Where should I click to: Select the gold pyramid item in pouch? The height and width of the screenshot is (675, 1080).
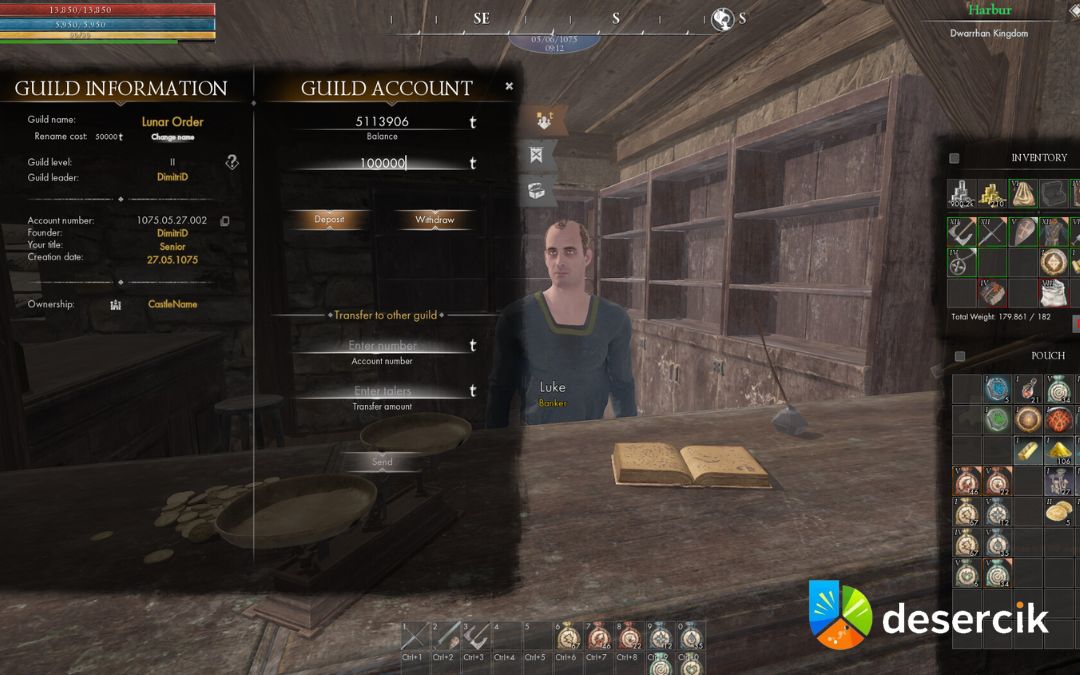pyautogui.click(x=1058, y=451)
